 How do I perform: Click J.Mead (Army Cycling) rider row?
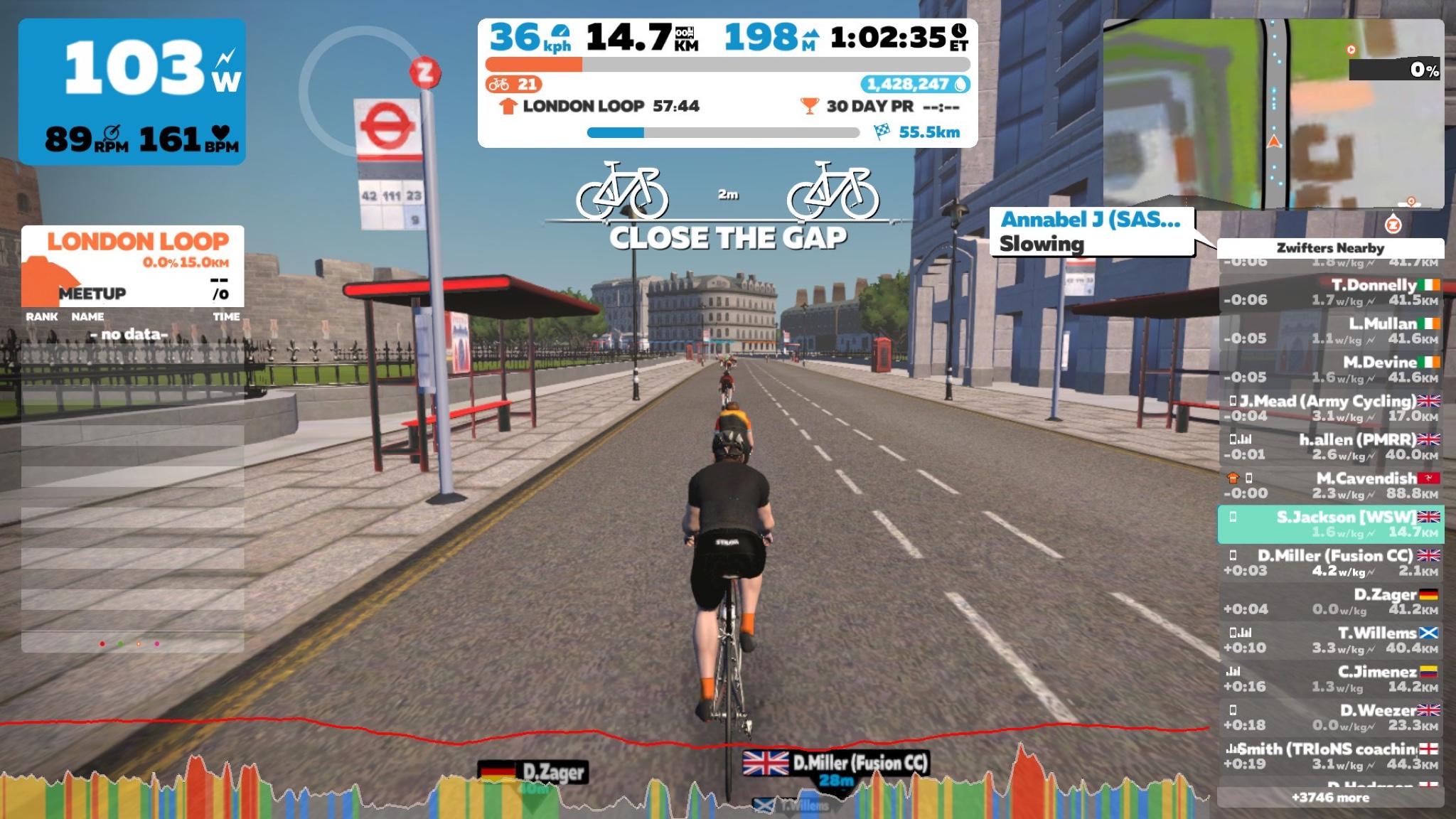(1330, 408)
